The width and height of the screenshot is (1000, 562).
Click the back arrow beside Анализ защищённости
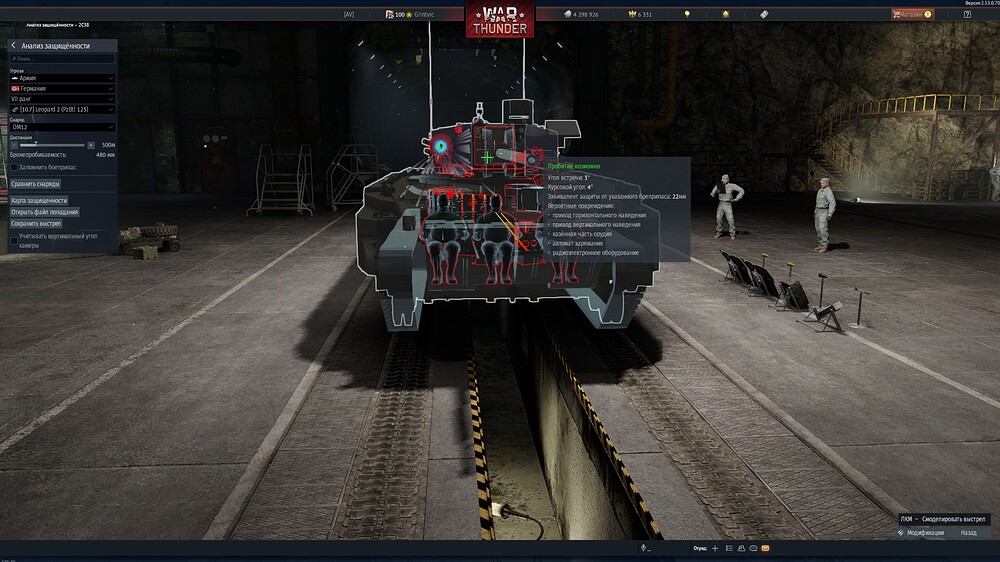tap(13, 46)
